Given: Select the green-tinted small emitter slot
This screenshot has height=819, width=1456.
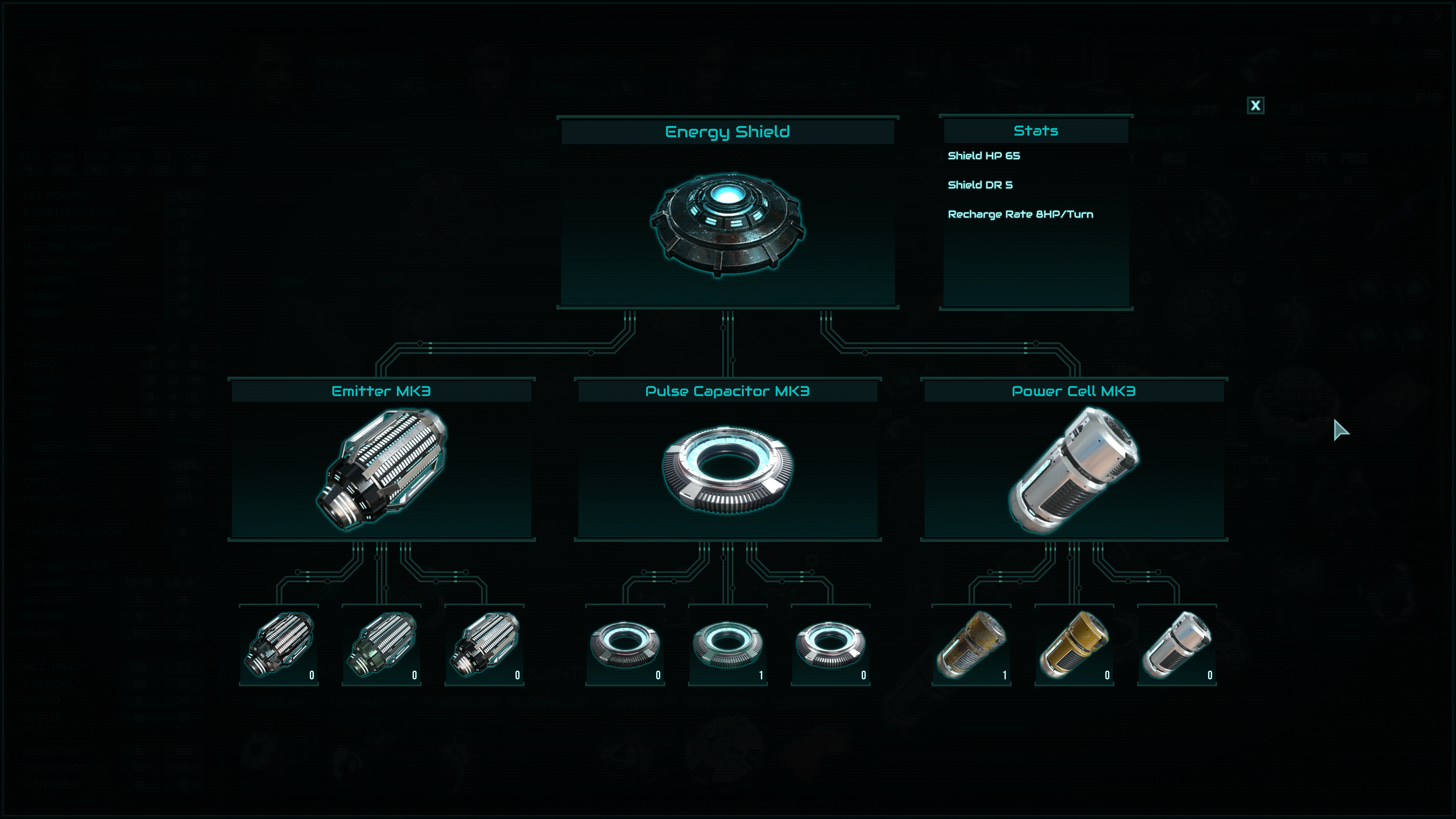Looking at the screenshot, I should [382, 645].
